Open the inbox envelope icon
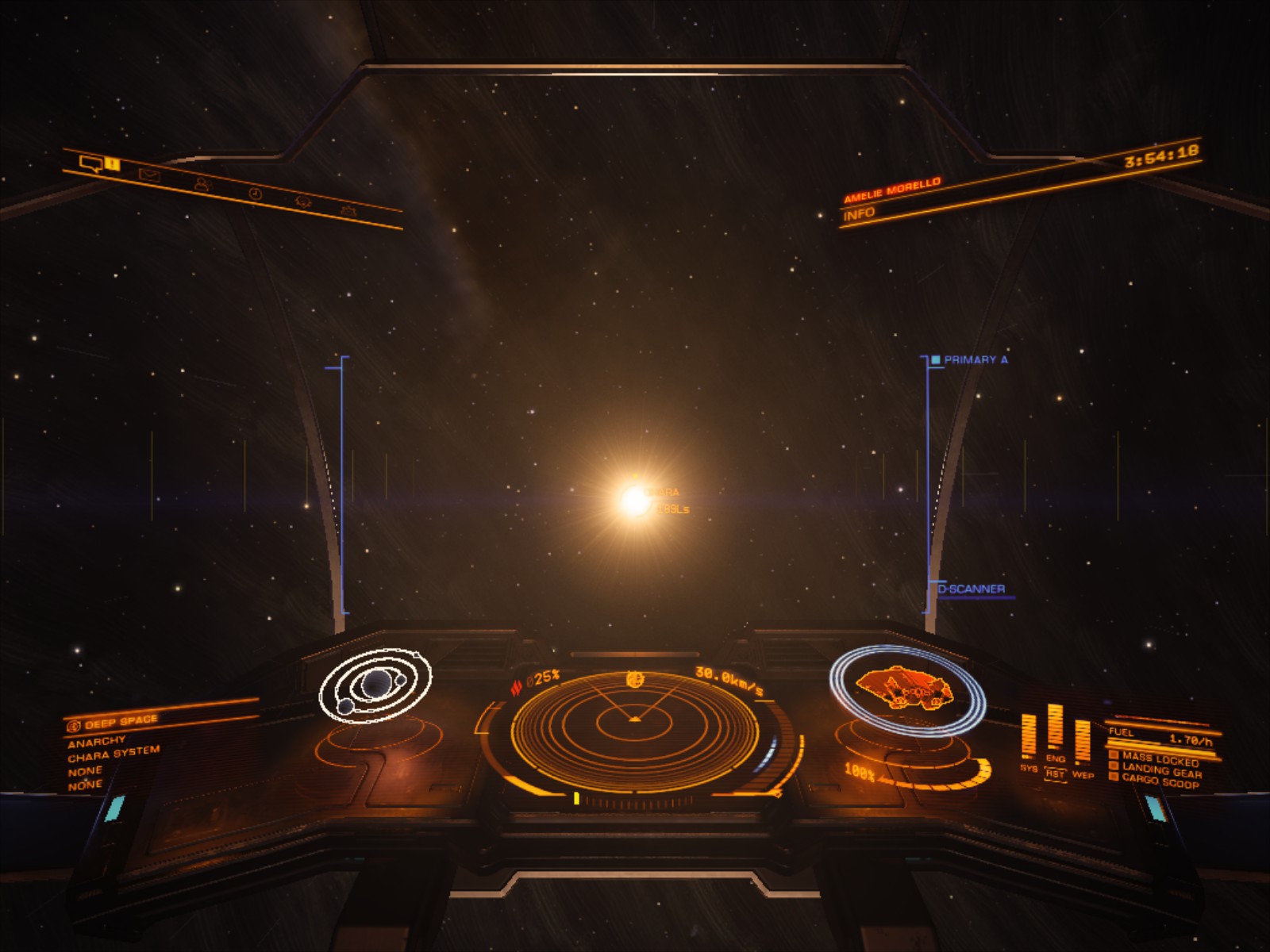The width and height of the screenshot is (1270, 952). [x=149, y=175]
